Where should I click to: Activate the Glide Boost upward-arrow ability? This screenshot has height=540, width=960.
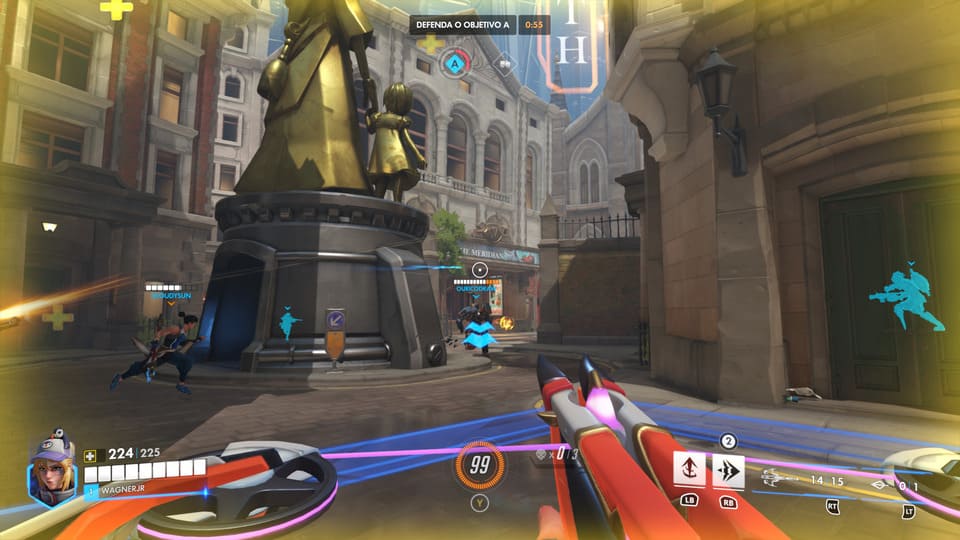(689, 469)
